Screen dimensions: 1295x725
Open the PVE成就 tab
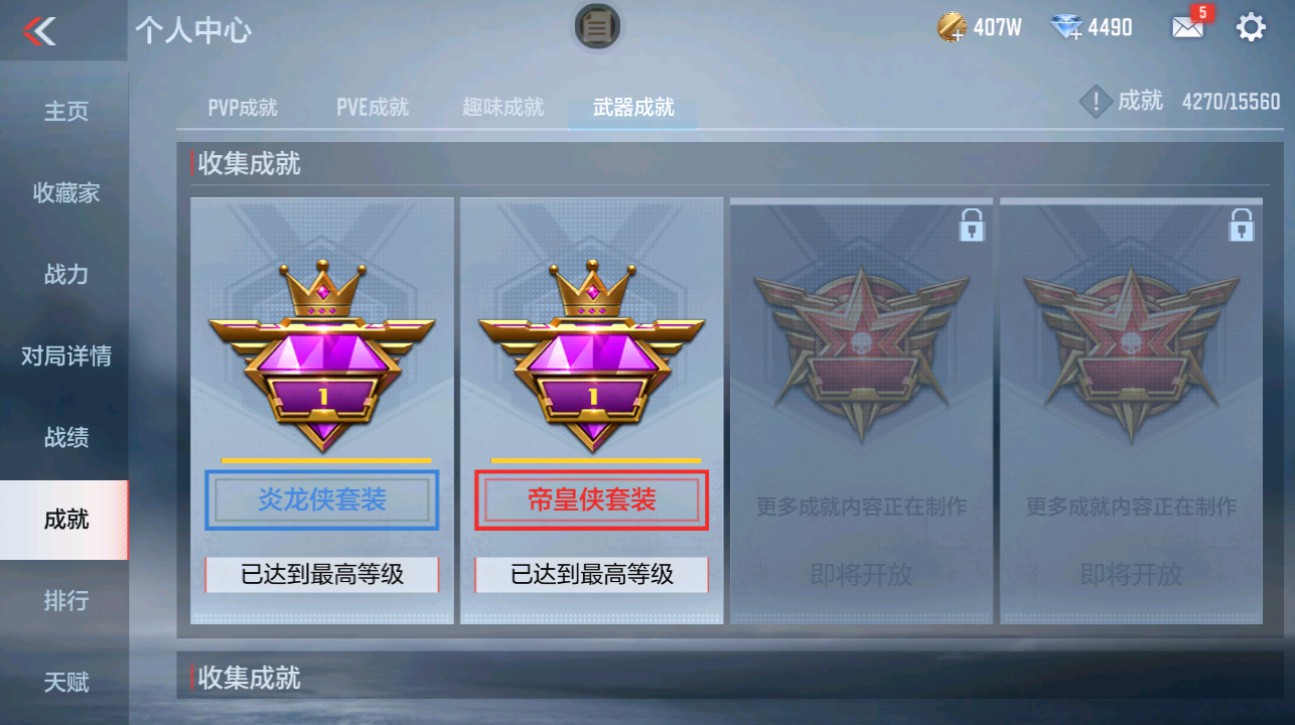pos(371,105)
